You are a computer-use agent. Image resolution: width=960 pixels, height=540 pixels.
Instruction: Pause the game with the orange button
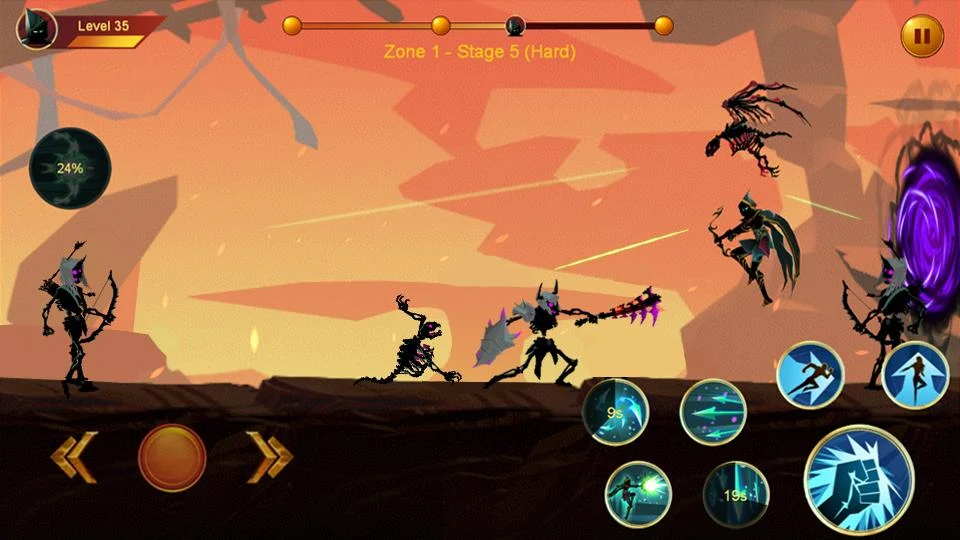pos(922,37)
